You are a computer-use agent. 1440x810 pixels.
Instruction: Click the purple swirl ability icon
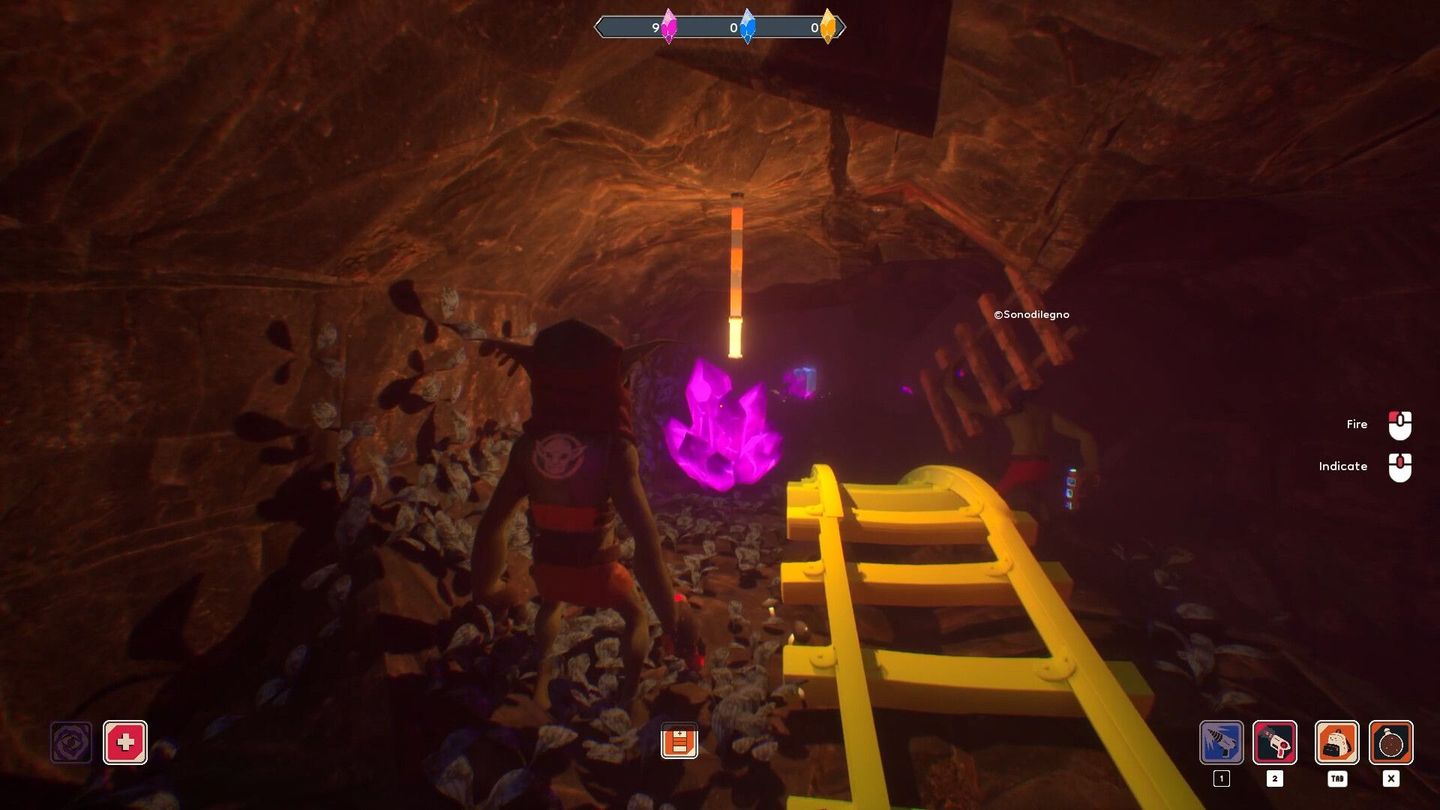tap(71, 743)
